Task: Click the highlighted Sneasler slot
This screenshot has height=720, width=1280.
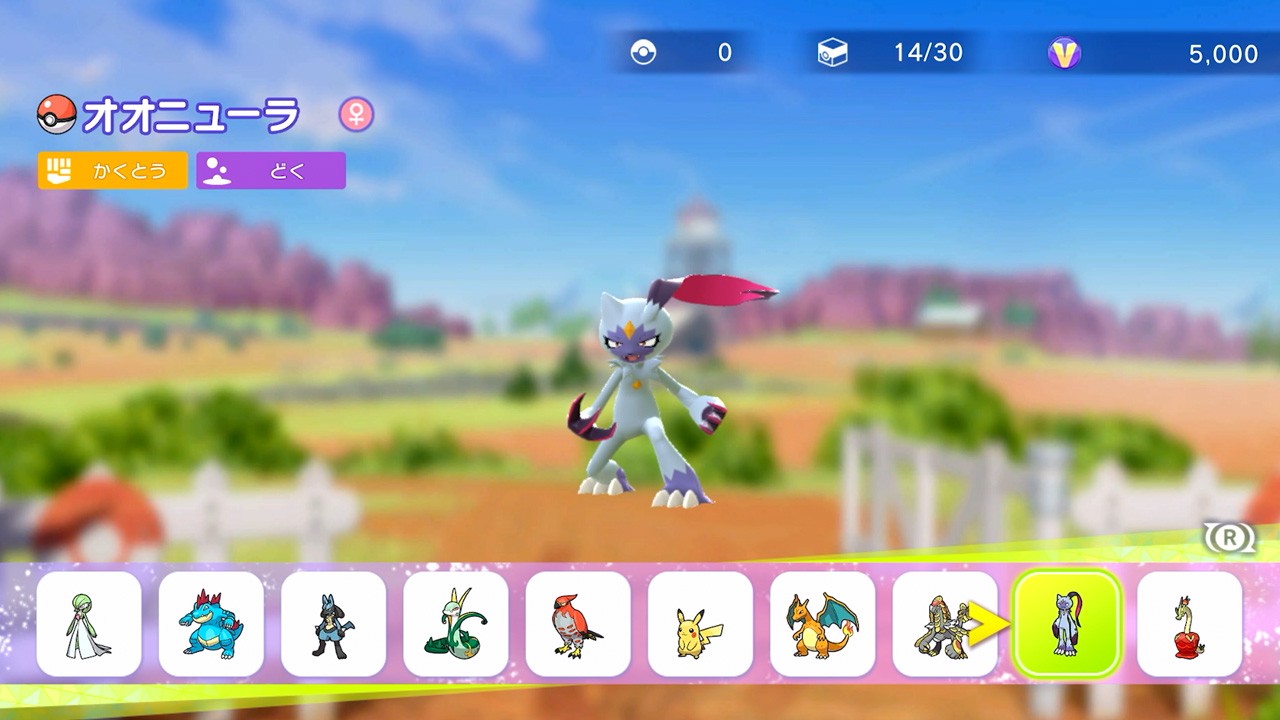Action: tap(1067, 624)
